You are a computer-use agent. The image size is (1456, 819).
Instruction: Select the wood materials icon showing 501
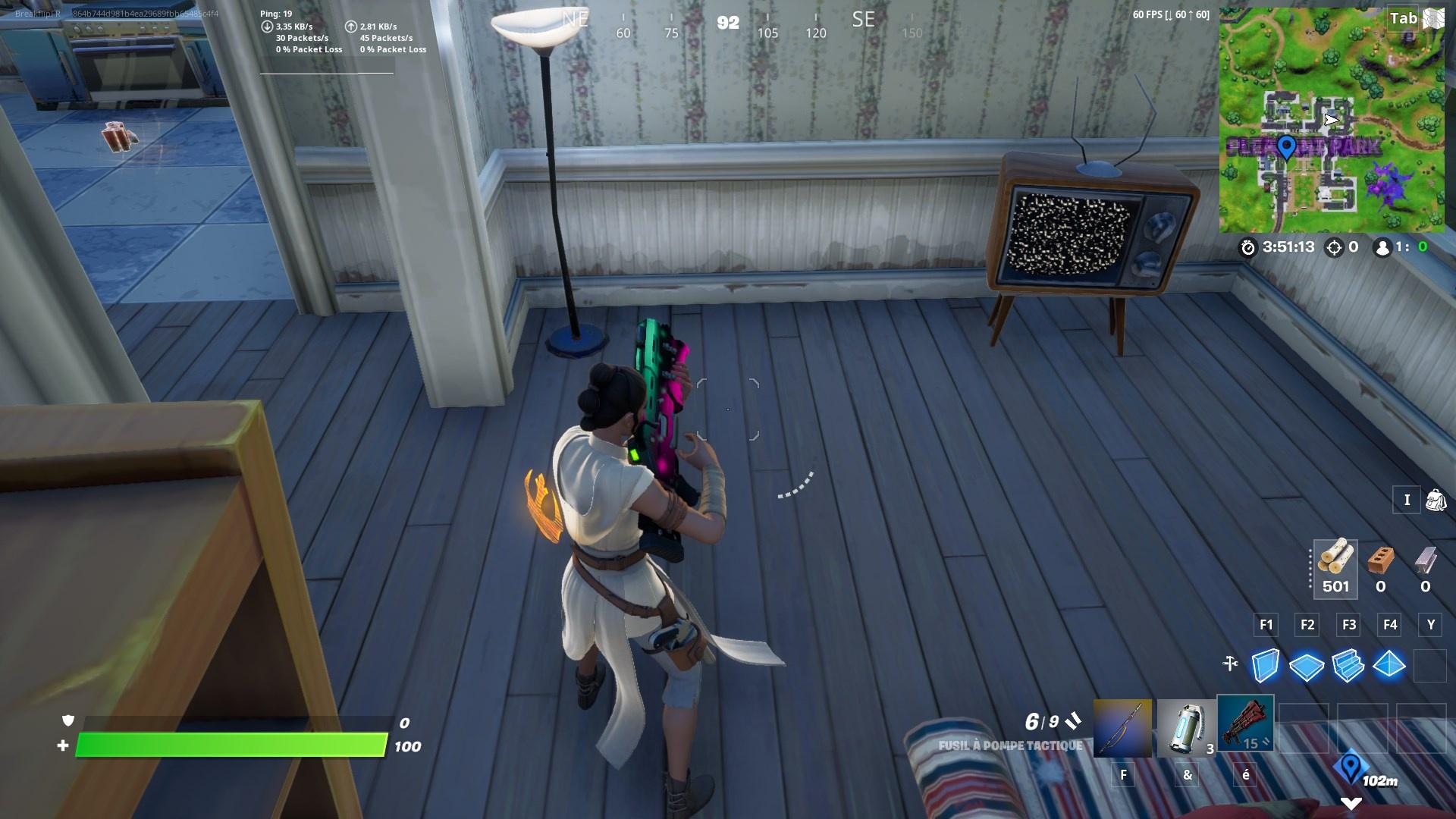pos(1335,569)
